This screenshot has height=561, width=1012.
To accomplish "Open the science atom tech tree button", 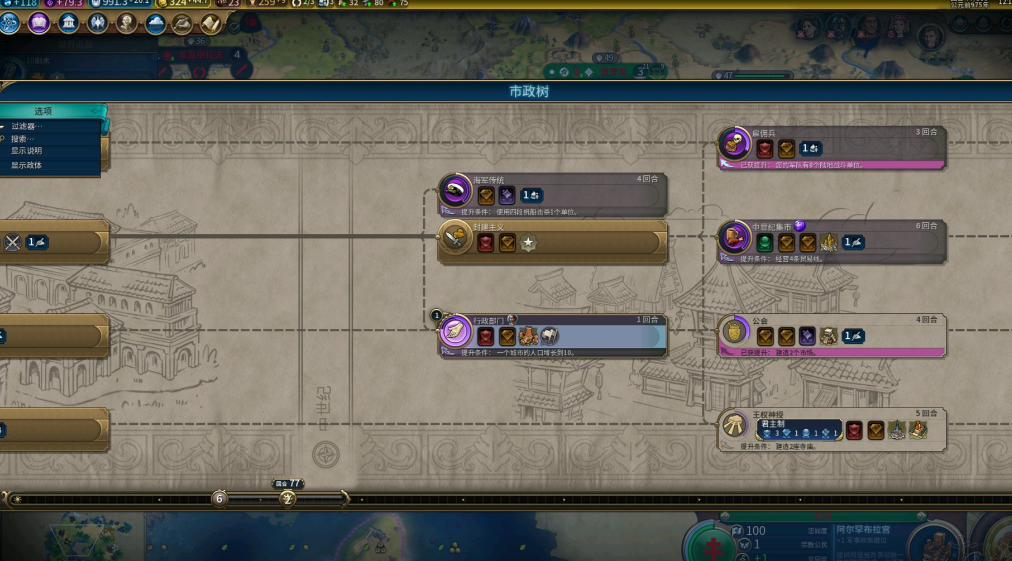I will 10,23.
